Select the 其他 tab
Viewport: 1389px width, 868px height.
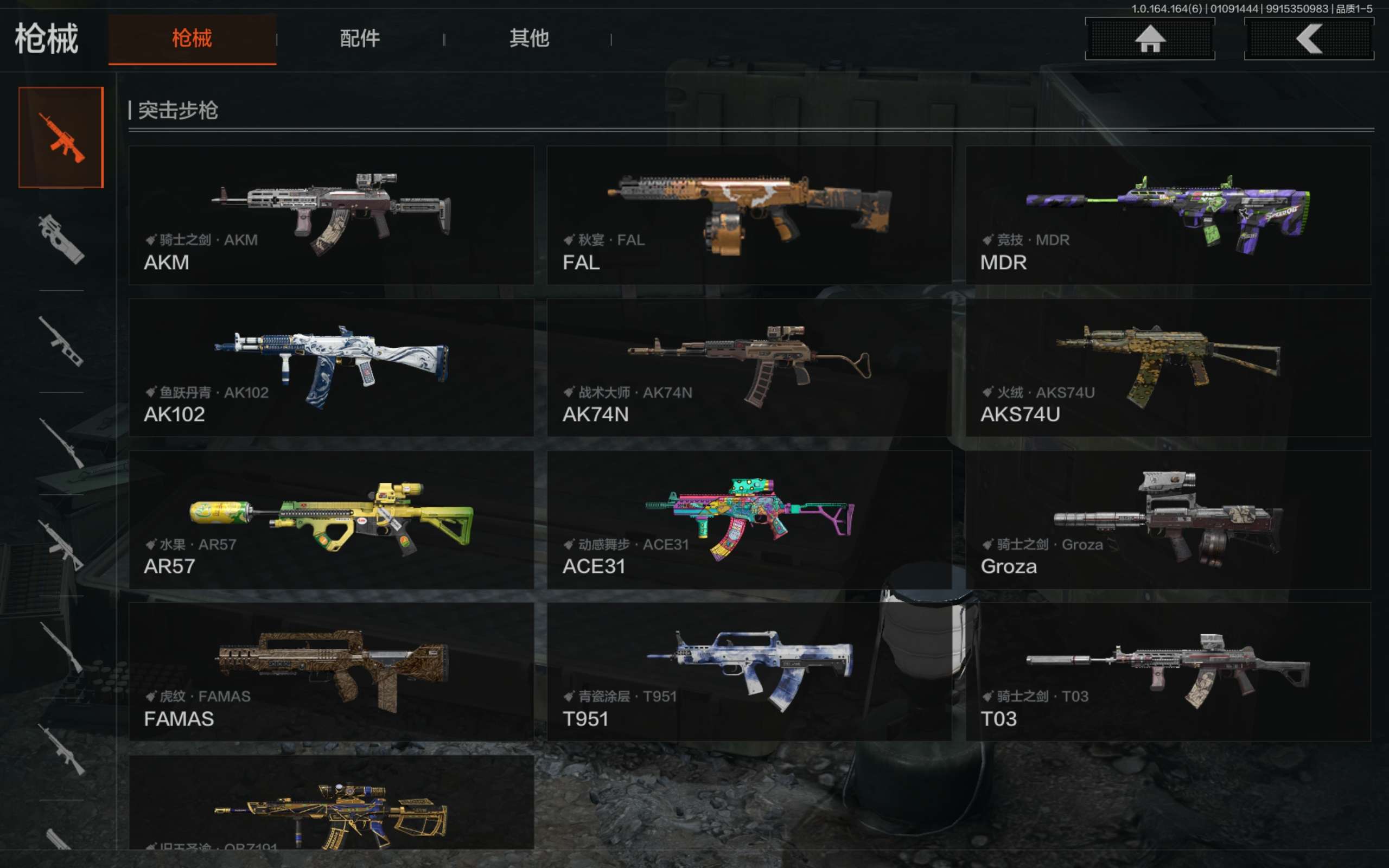point(528,39)
